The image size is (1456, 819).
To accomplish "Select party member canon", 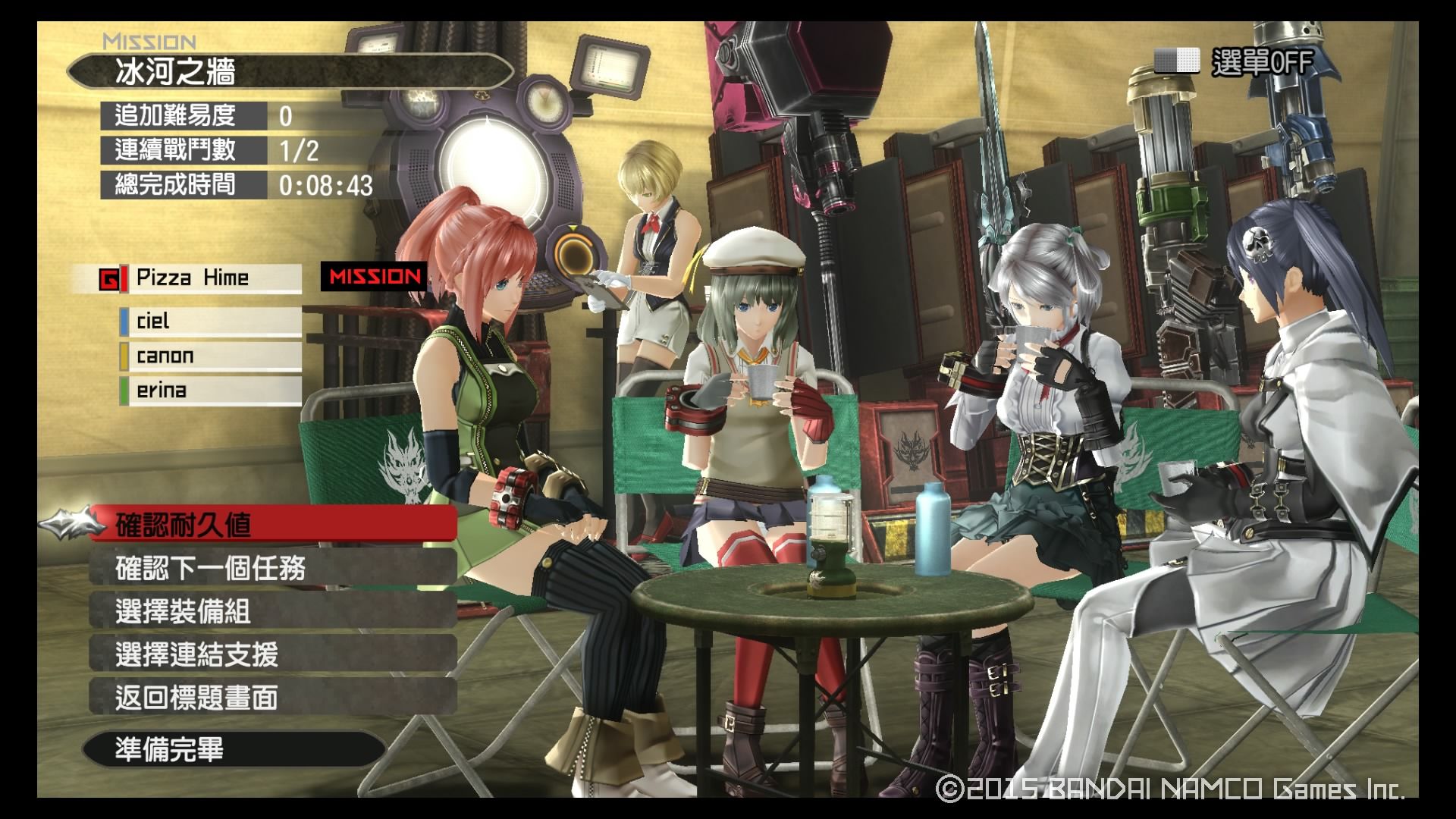I will tap(211, 356).
